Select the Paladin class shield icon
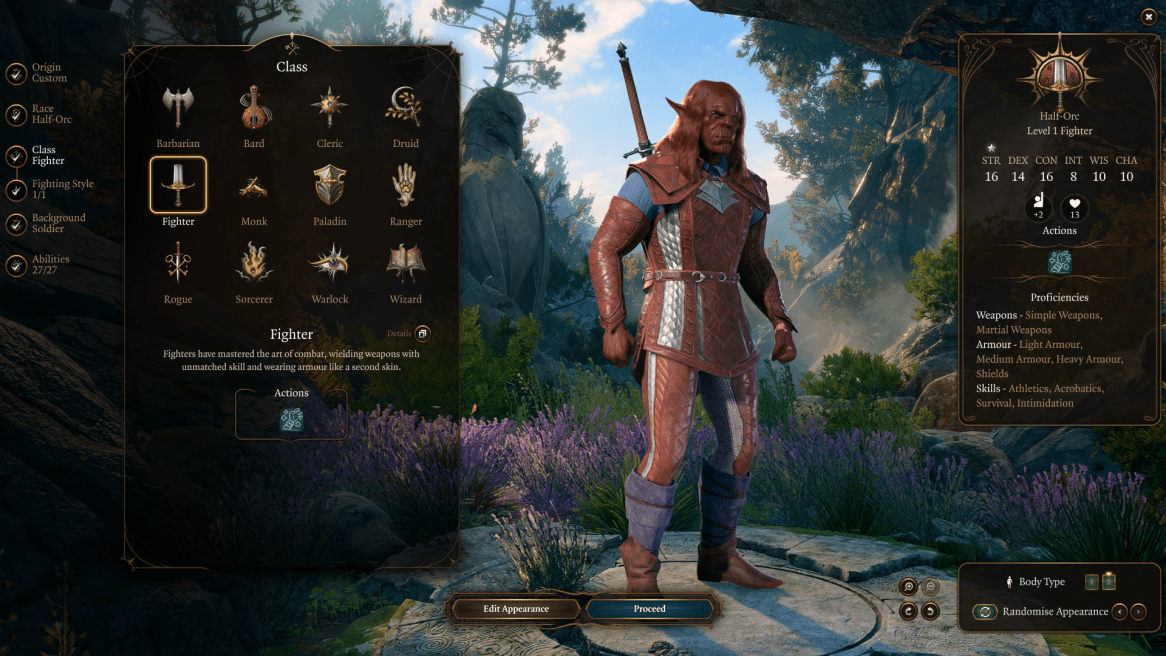This screenshot has width=1166, height=656. (330, 186)
